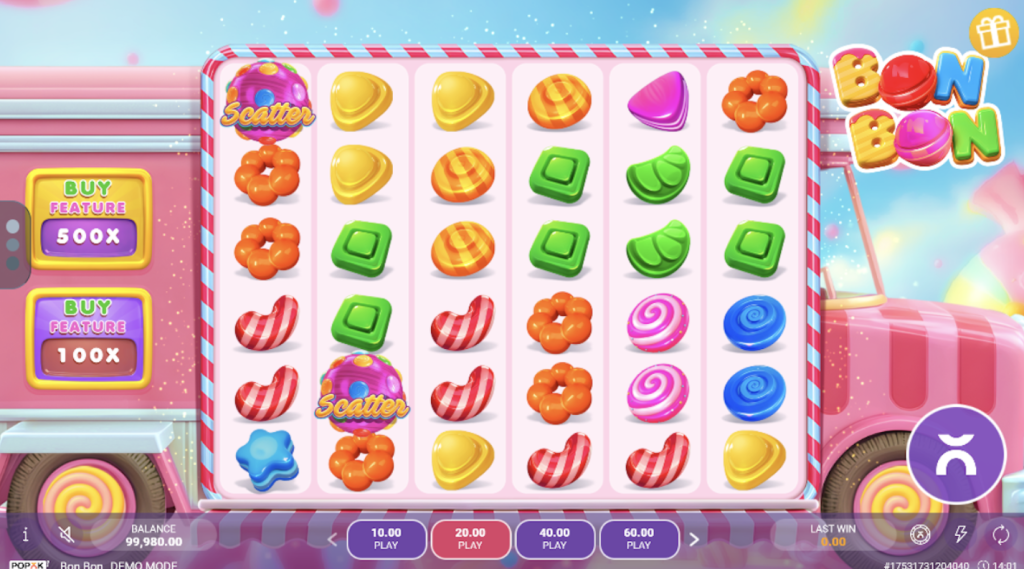Image resolution: width=1024 pixels, height=569 pixels.
Task: Select the 60.00 play button
Action: [x=639, y=539]
